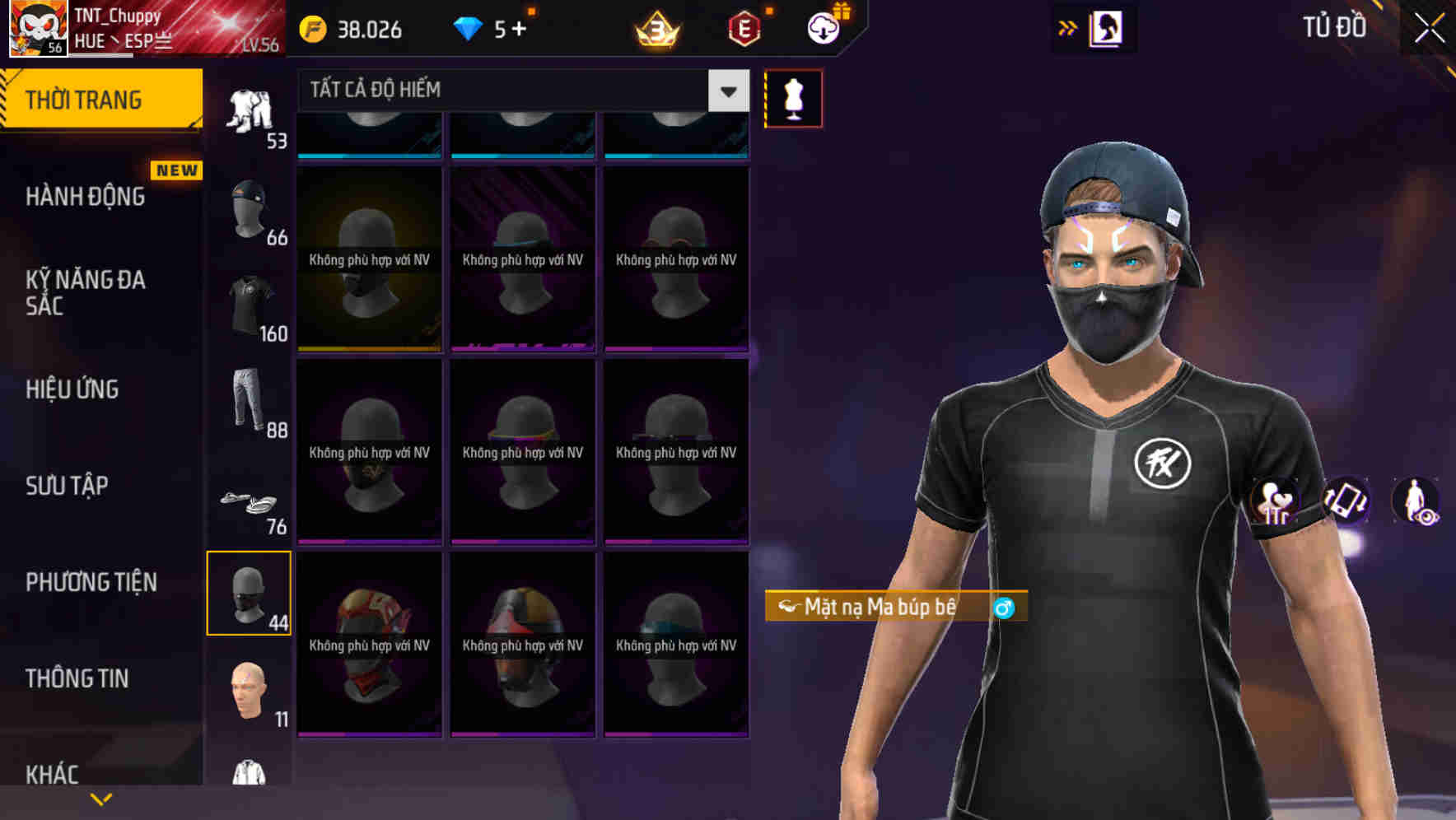Collapse the category list arrow
This screenshot has width=1456, height=820.
point(1068,26)
